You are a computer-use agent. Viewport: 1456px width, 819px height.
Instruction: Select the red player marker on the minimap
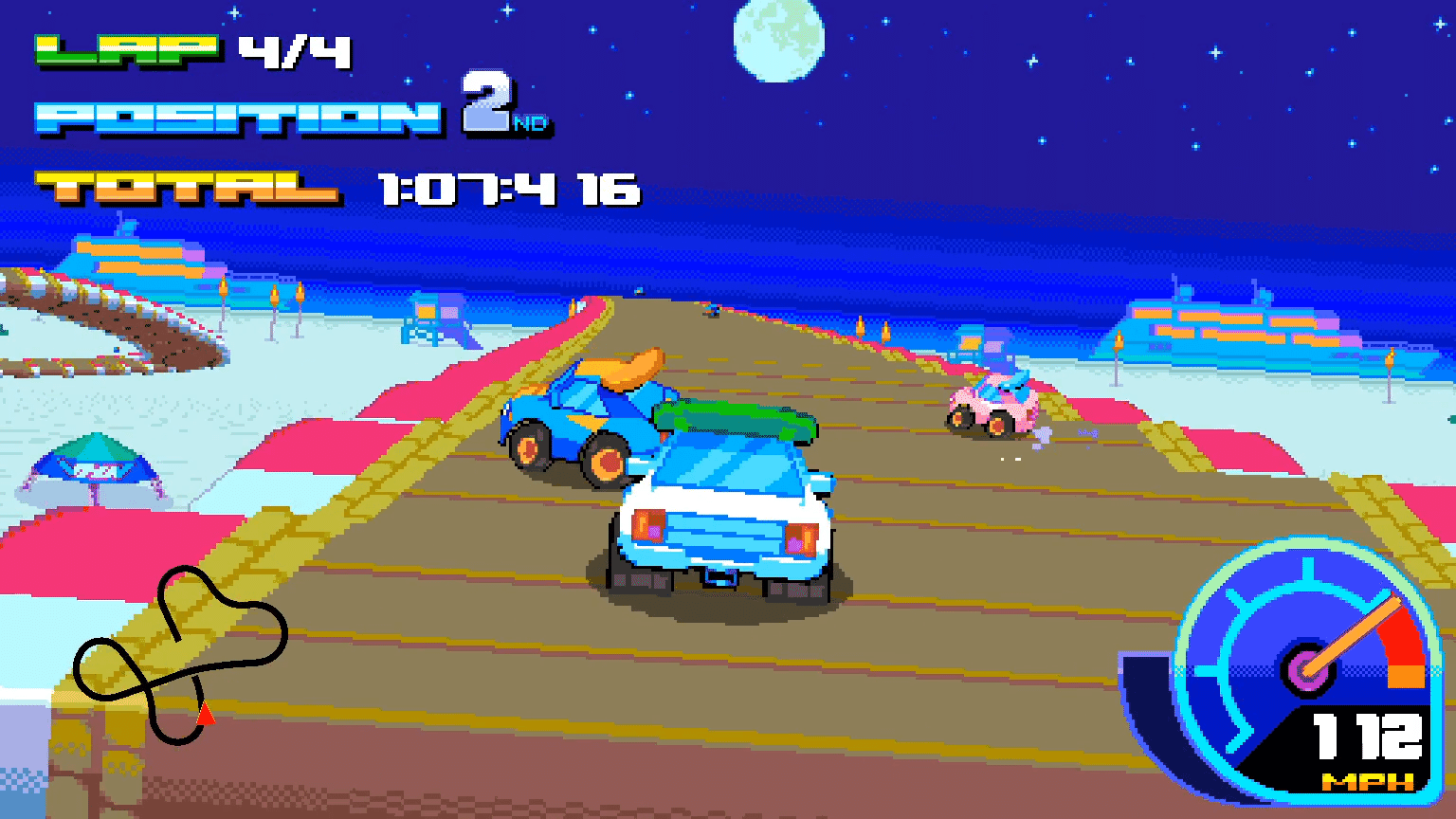click(205, 714)
